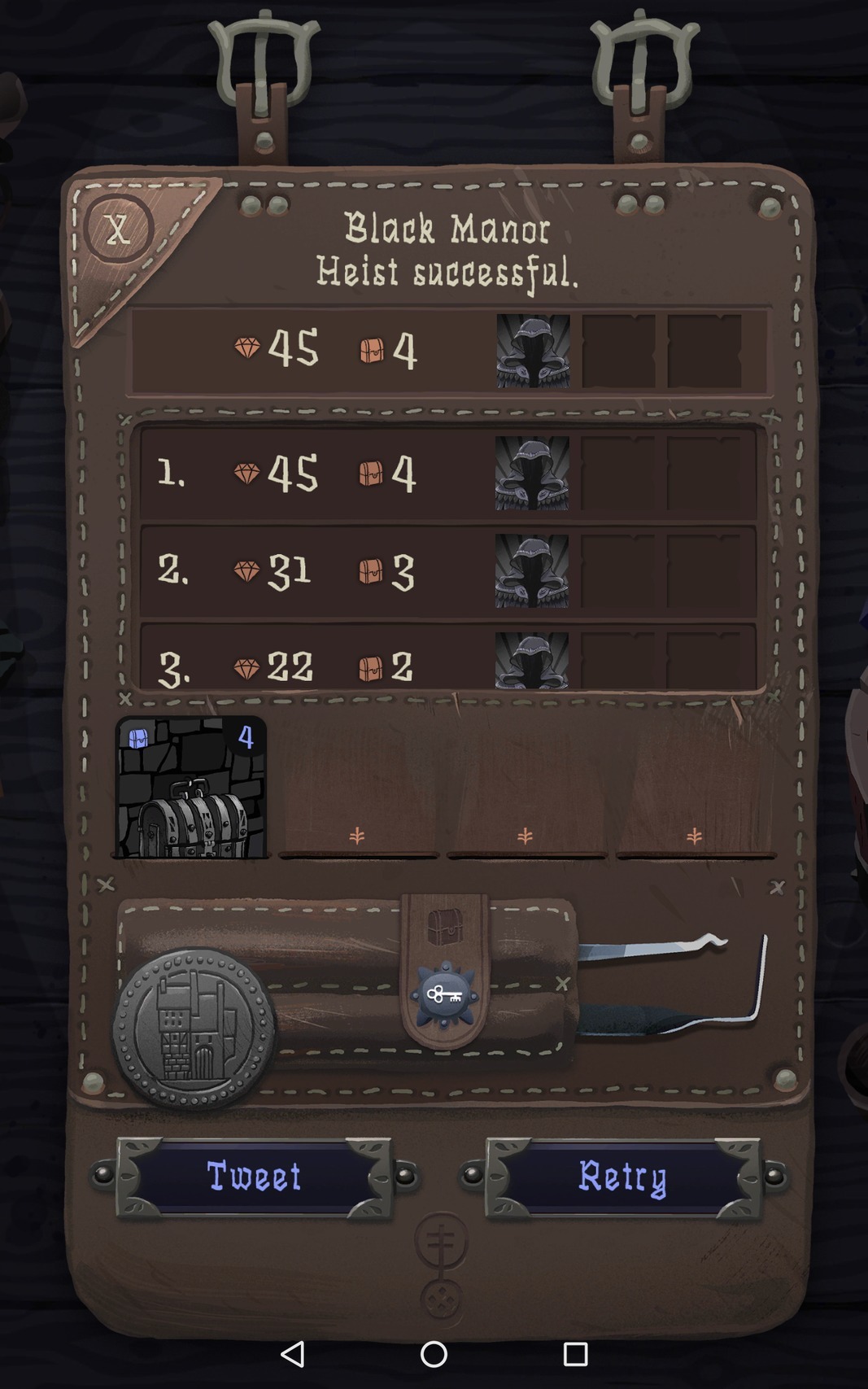Image resolution: width=868 pixels, height=1389 pixels.
Task: Select the second place leaderboard row
Action: 447,570
